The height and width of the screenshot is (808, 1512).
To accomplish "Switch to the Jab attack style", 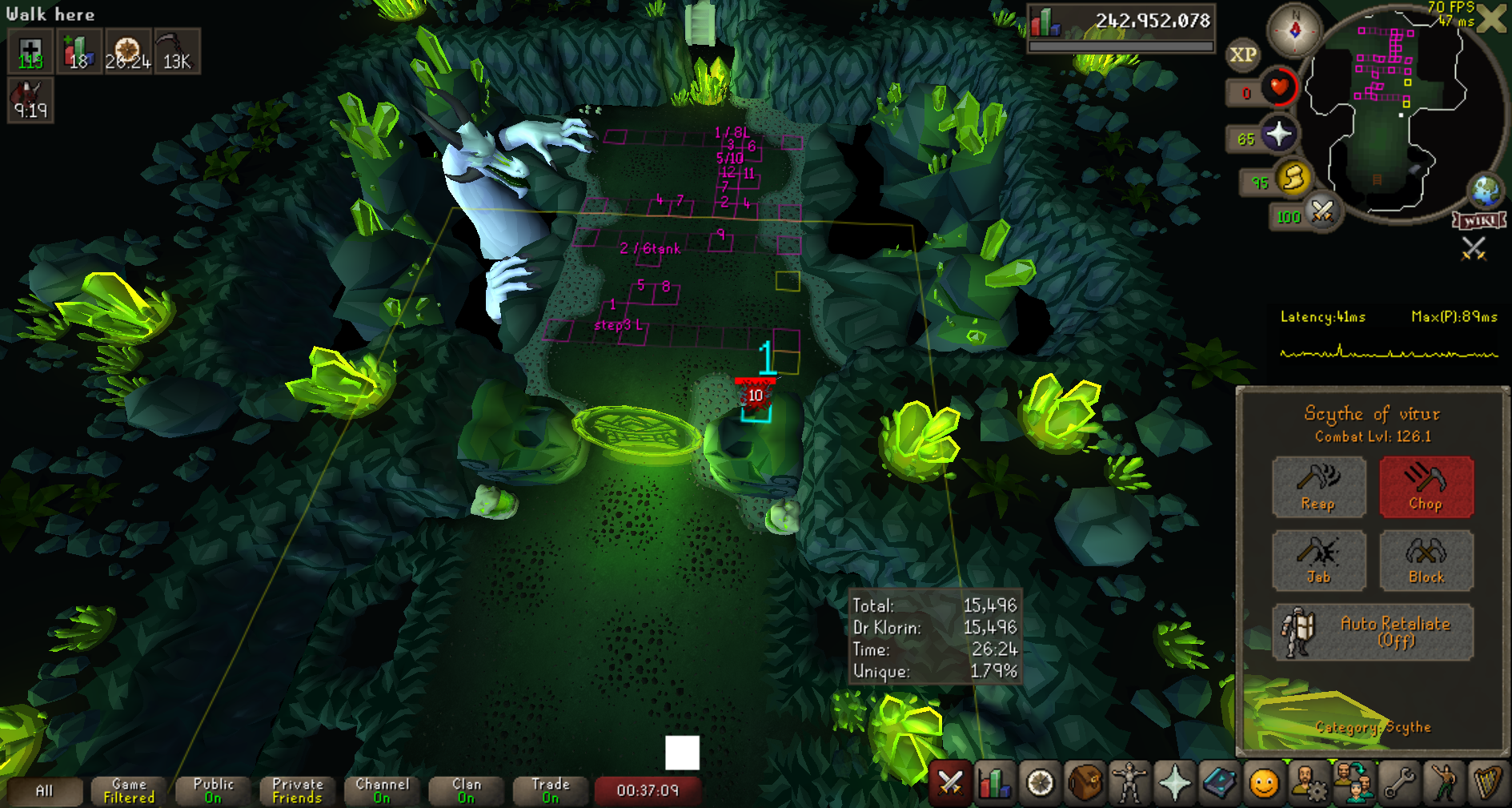I will click(1318, 560).
